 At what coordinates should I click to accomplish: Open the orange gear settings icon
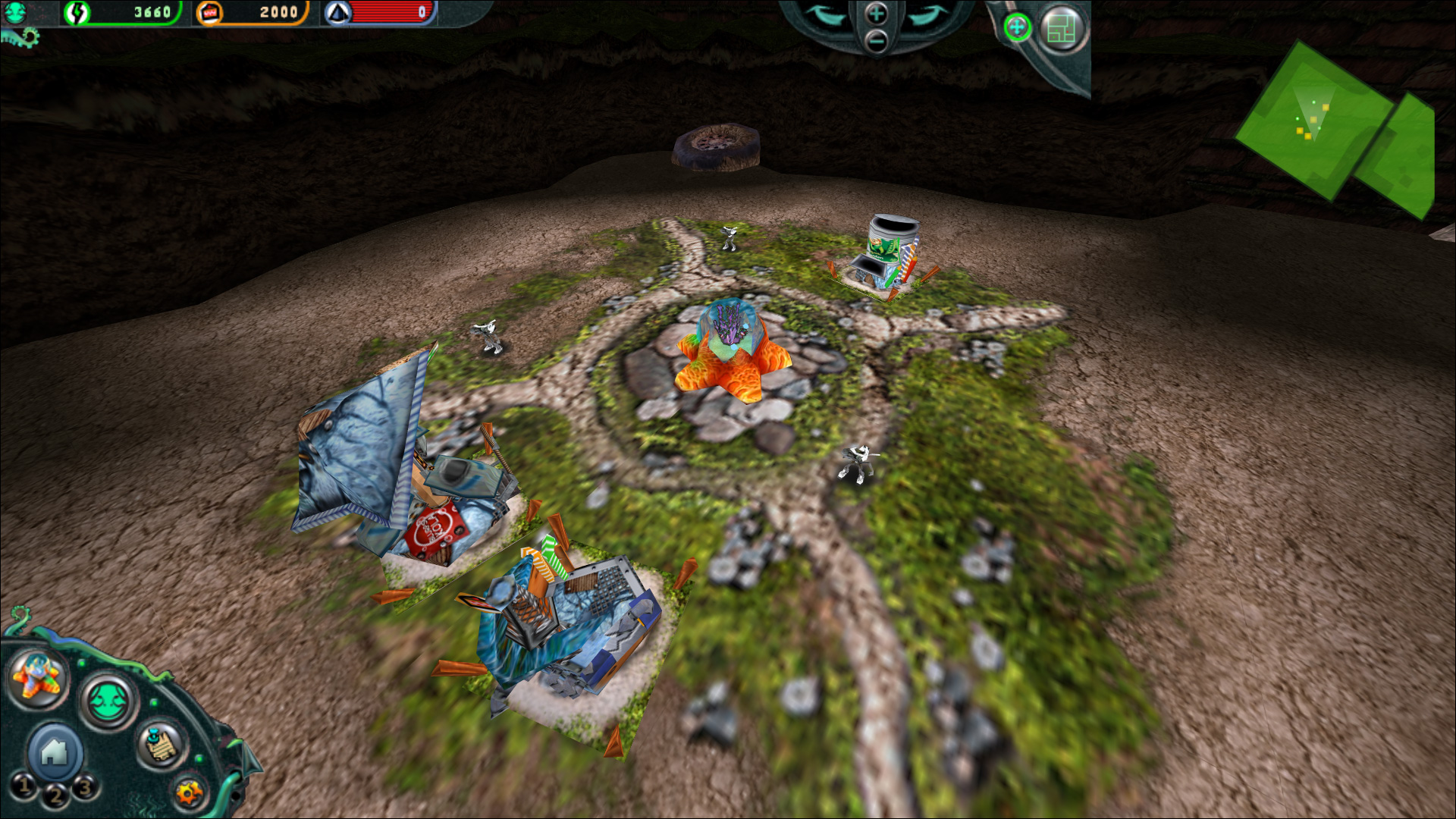tap(187, 793)
